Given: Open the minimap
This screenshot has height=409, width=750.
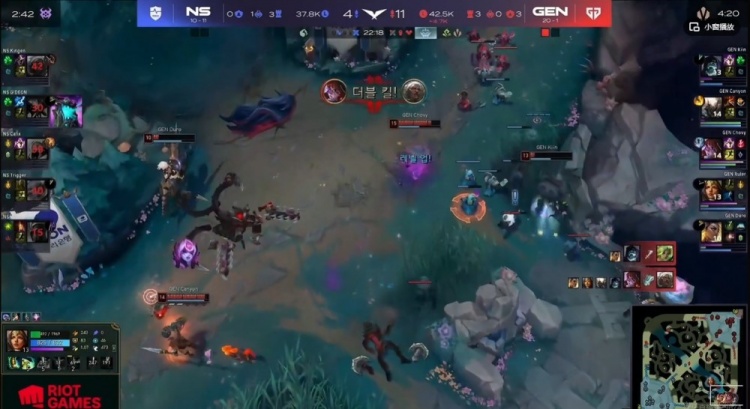Looking at the screenshot, I should 689,357.
